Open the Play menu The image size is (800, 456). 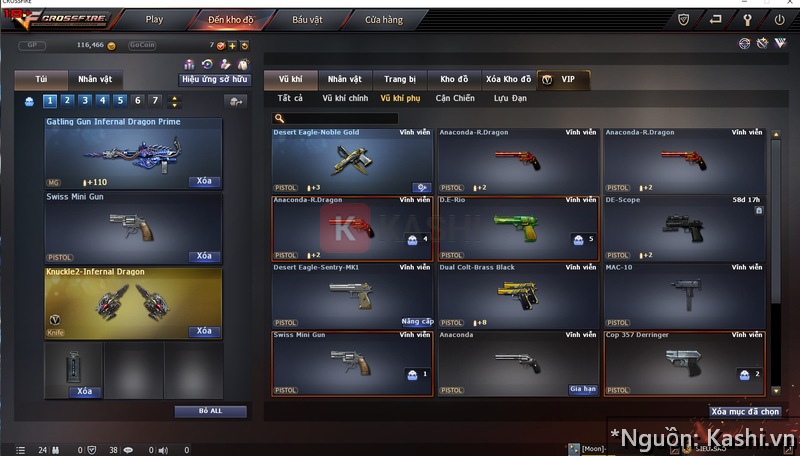click(154, 19)
